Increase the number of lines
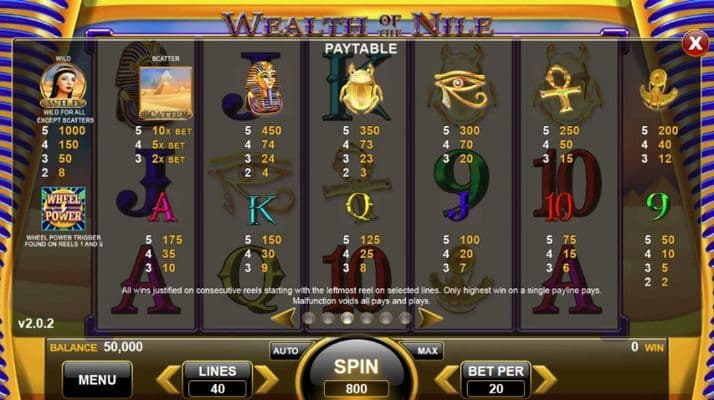Screen dimensions: 714x400 click(265, 379)
